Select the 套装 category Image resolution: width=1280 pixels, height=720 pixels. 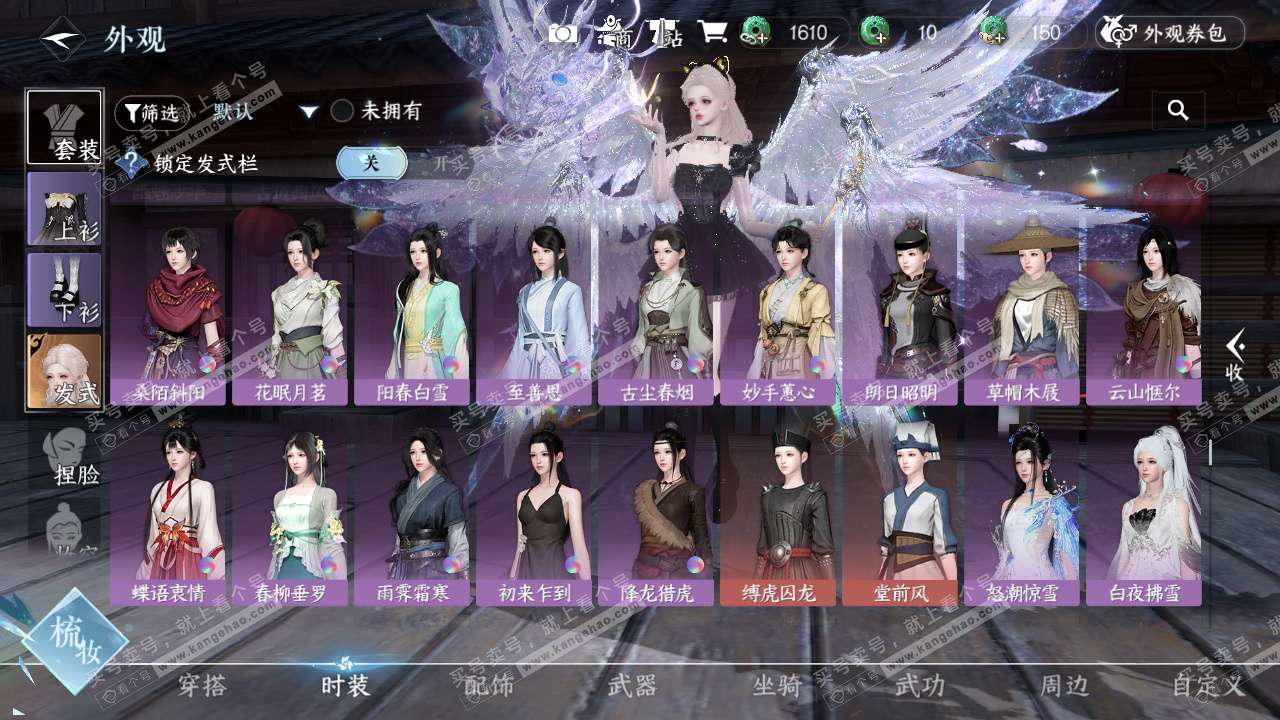(64, 127)
